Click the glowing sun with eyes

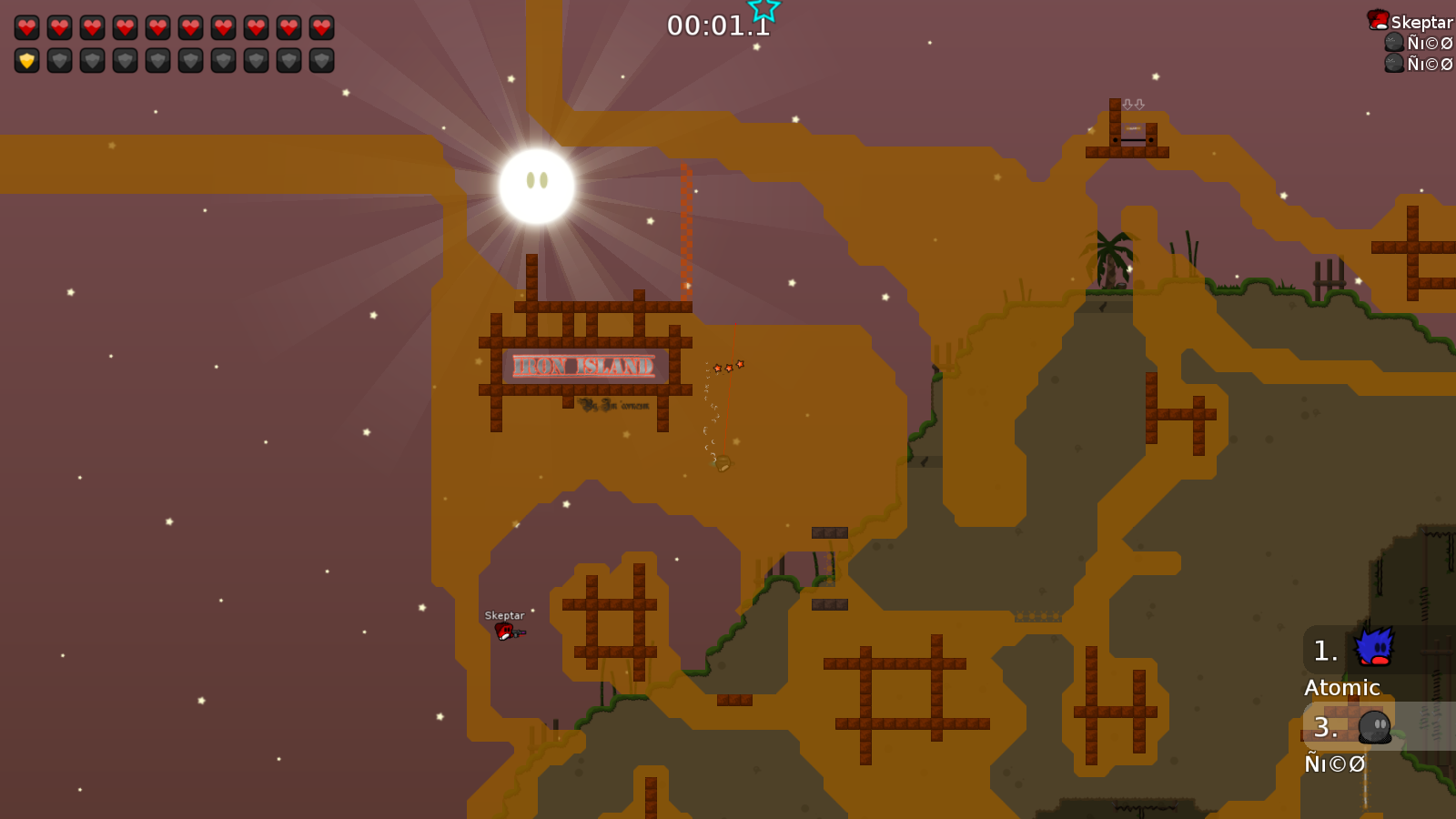coord(535,185)
